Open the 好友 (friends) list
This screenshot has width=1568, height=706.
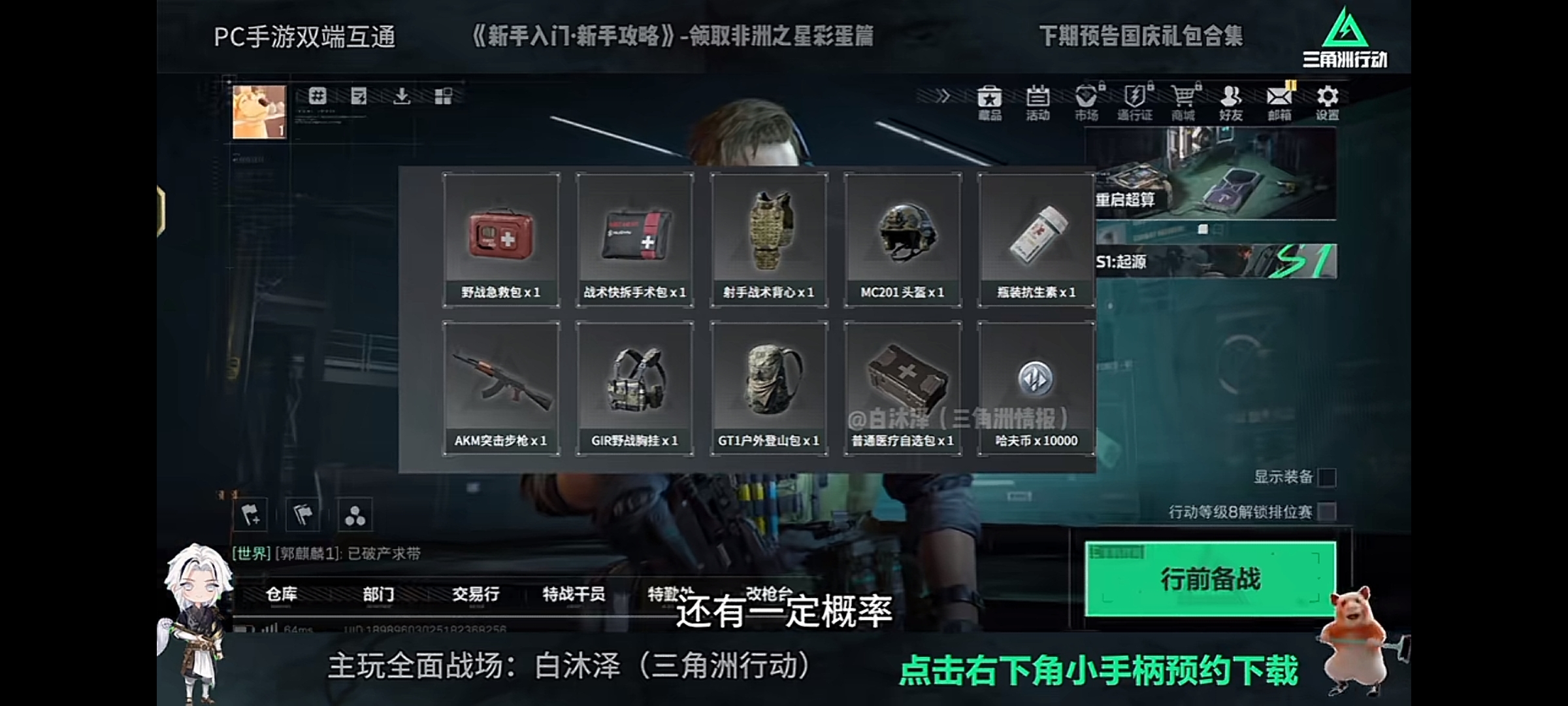click(1232, 101)
